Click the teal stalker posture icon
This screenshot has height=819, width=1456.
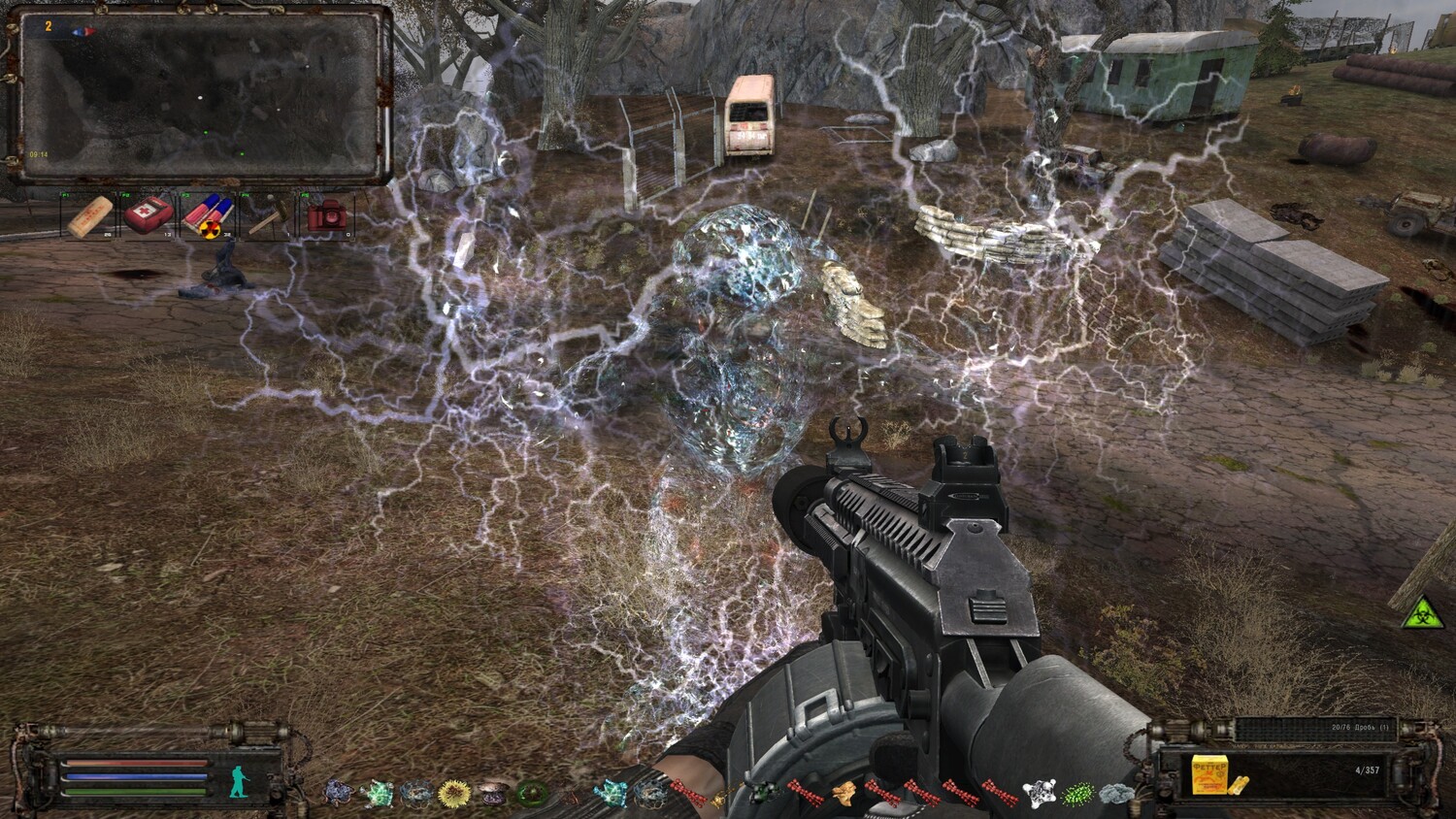[240, 781]
